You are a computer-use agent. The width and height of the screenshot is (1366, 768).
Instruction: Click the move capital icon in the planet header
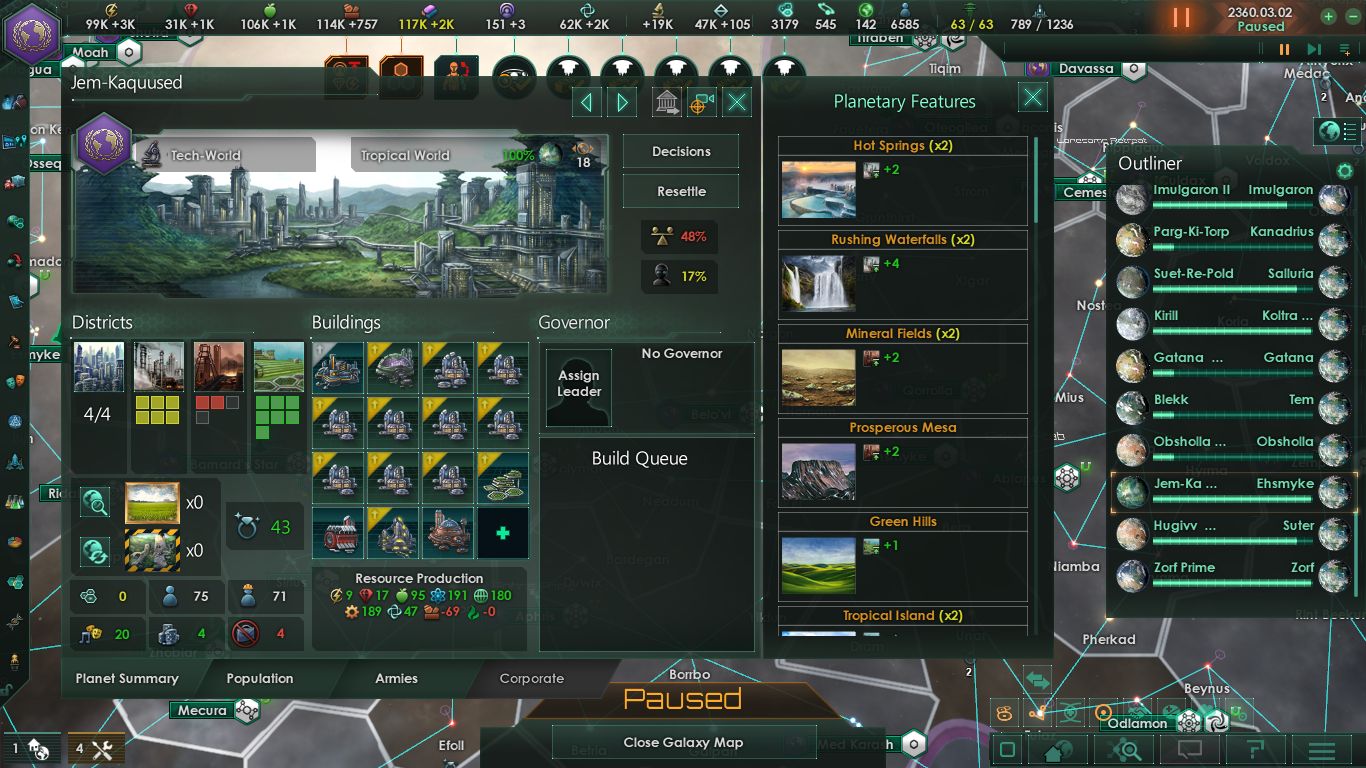tap(665, 101)
